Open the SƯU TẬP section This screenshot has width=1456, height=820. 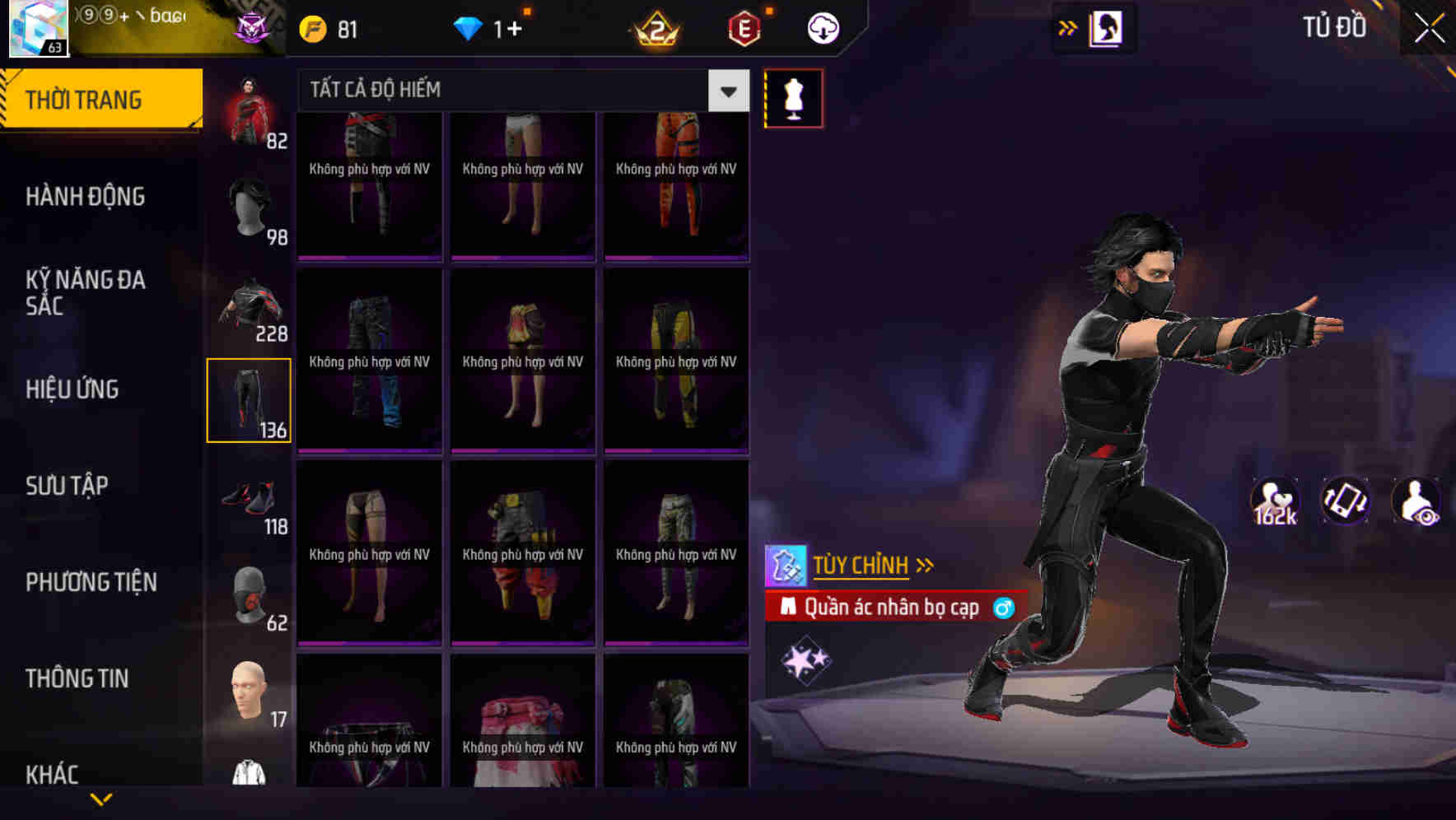[x=68, y=486]
